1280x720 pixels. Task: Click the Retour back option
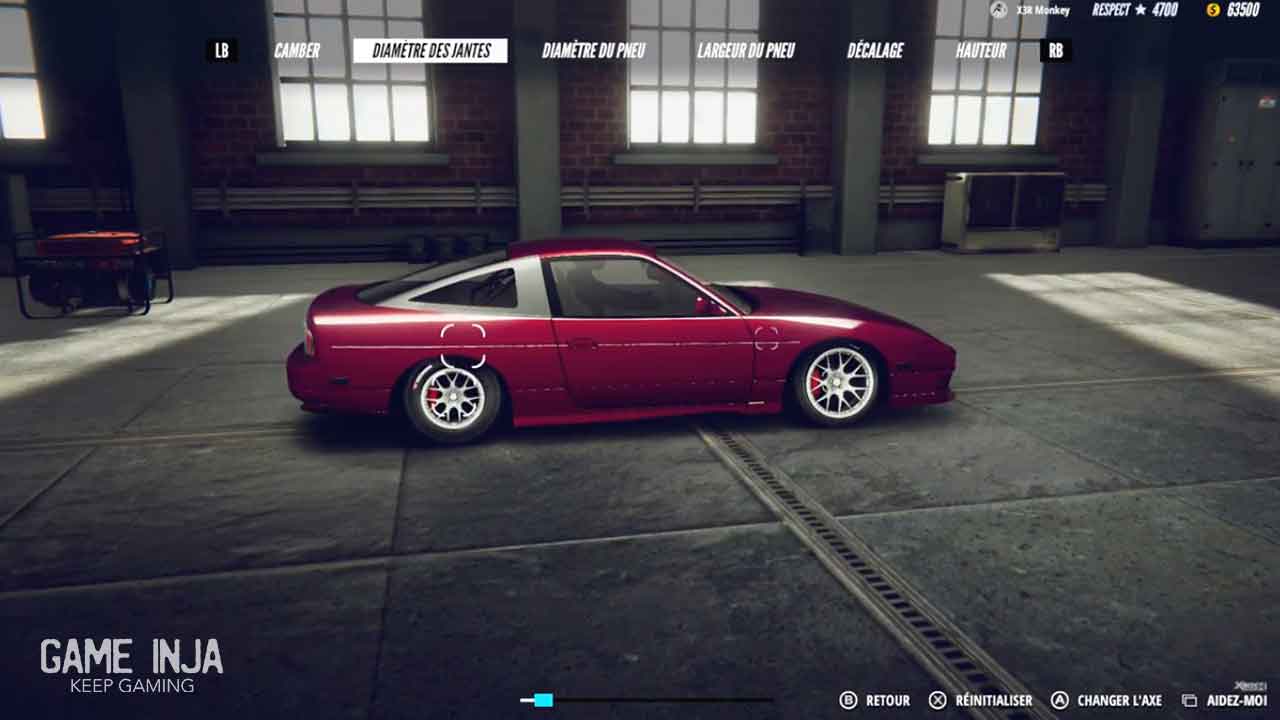(x=876, y=701)
